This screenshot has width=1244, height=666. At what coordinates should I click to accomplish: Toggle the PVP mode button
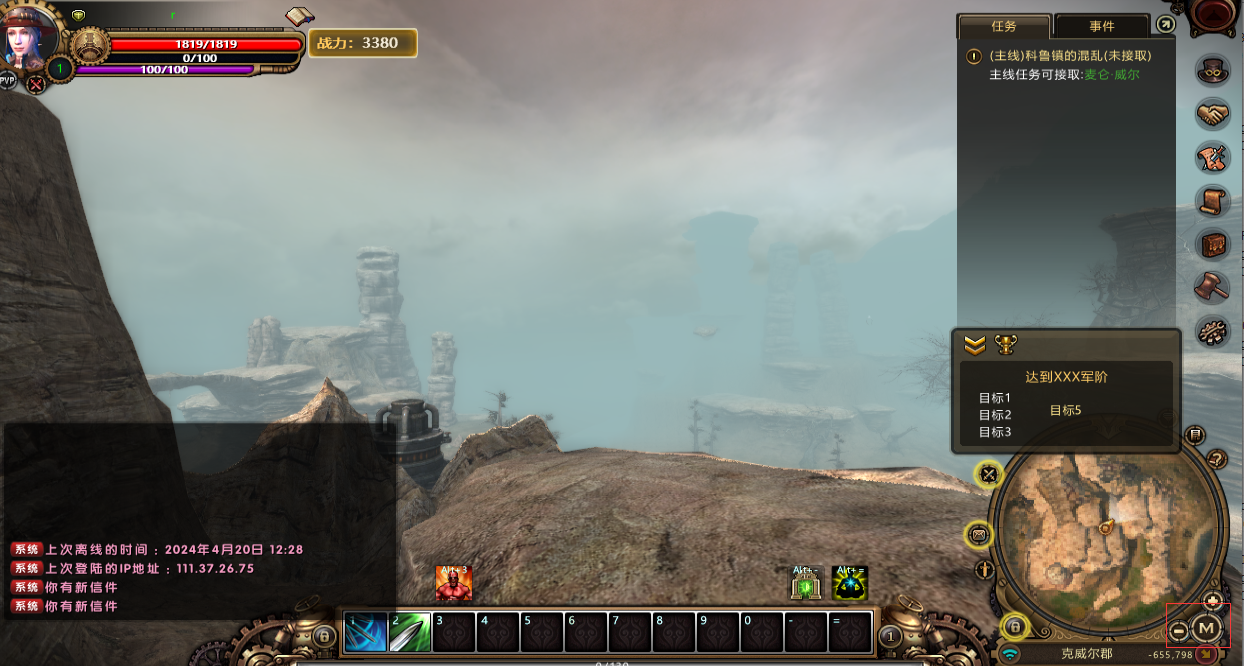8,80
